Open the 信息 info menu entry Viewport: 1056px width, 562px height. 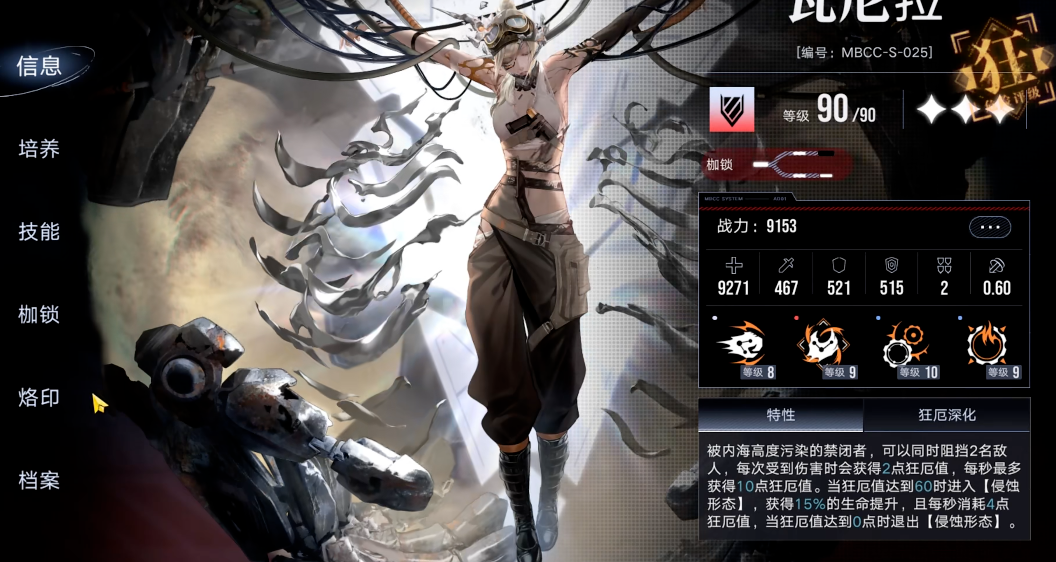point(40,67)
